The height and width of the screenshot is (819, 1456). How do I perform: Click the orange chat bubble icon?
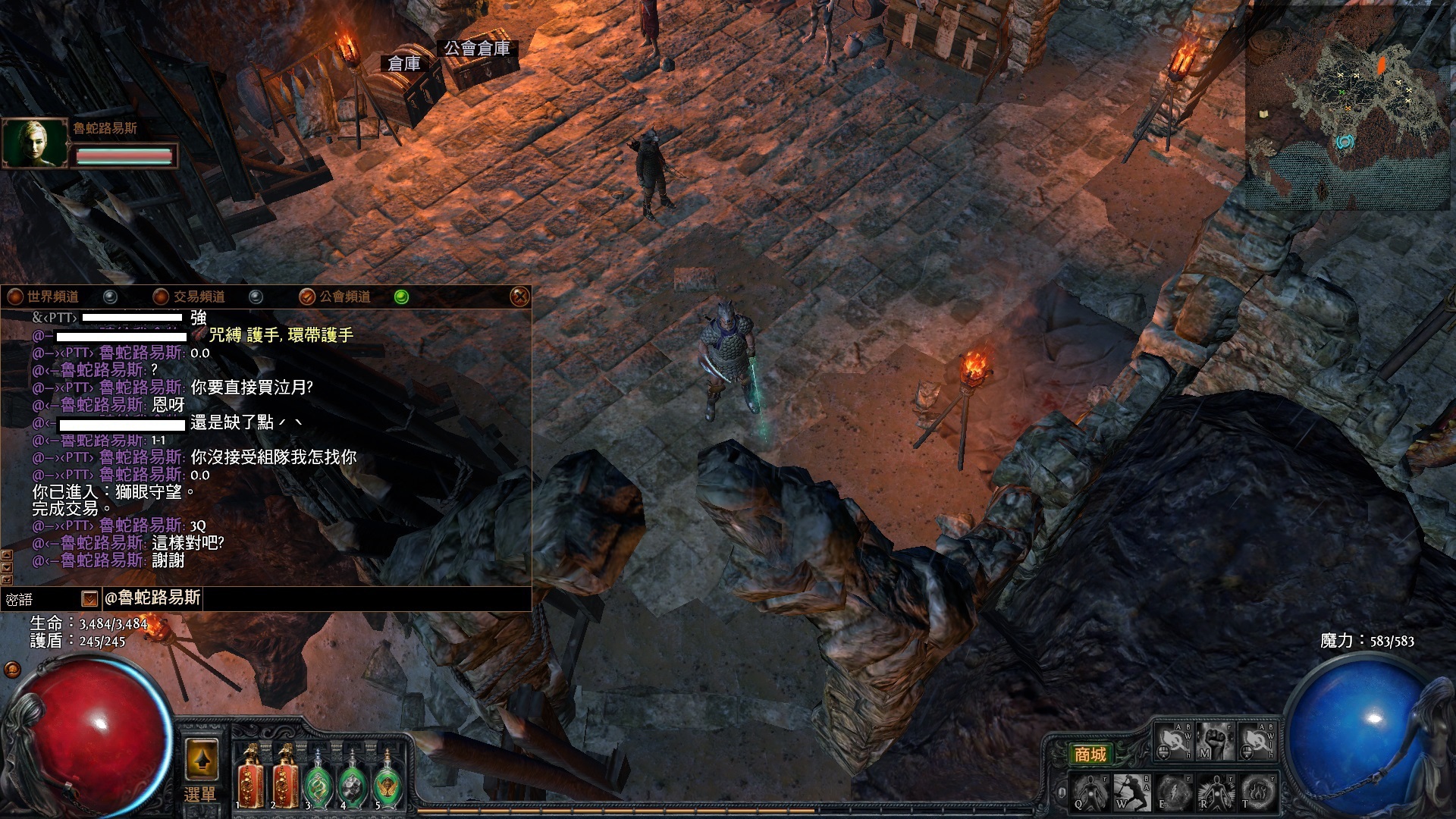point(12,669)
